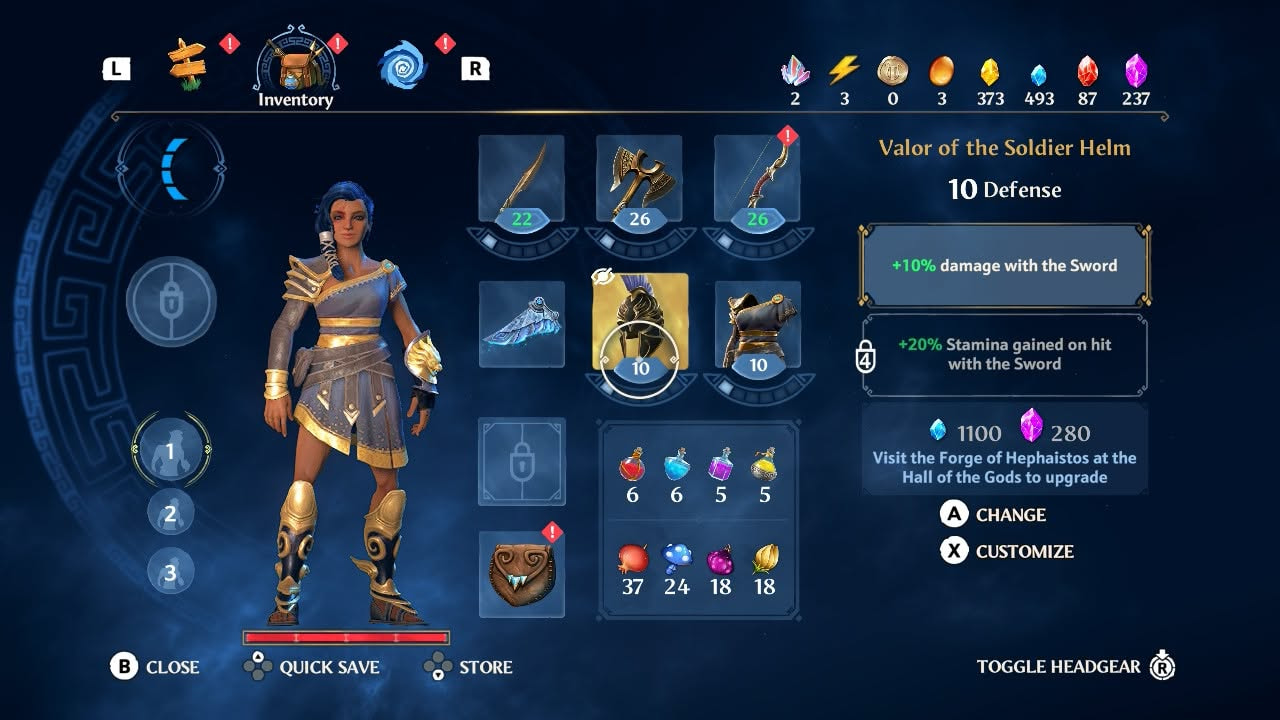Choose the blue stamina potion
Viewport: 1280px width, 720px height.
tap(677, 465)
